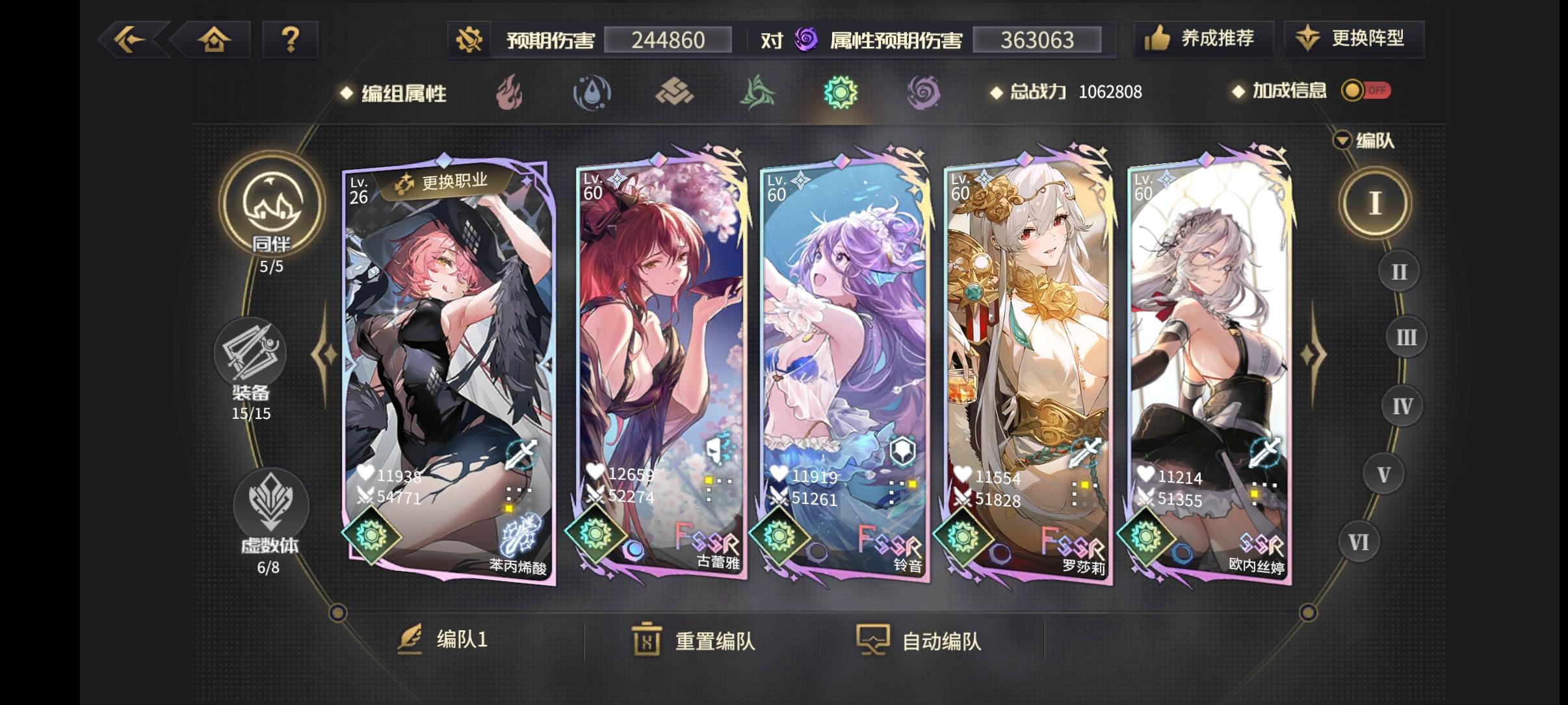This screenshot has height=705, width=1568.
Task: Select team tab IV
Action: (1401, 405)
